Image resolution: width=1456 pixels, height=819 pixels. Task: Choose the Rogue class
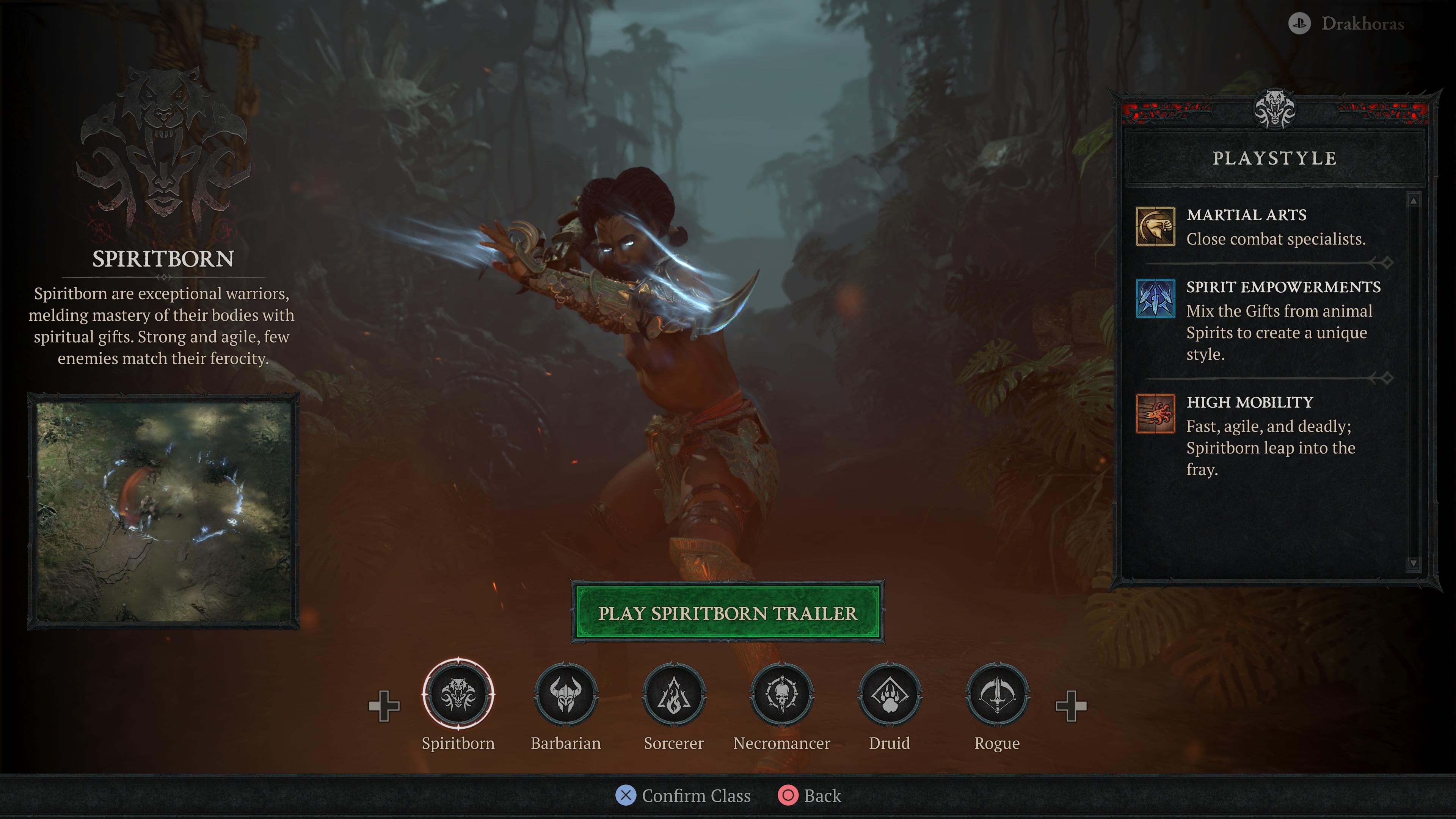(997, 695)
